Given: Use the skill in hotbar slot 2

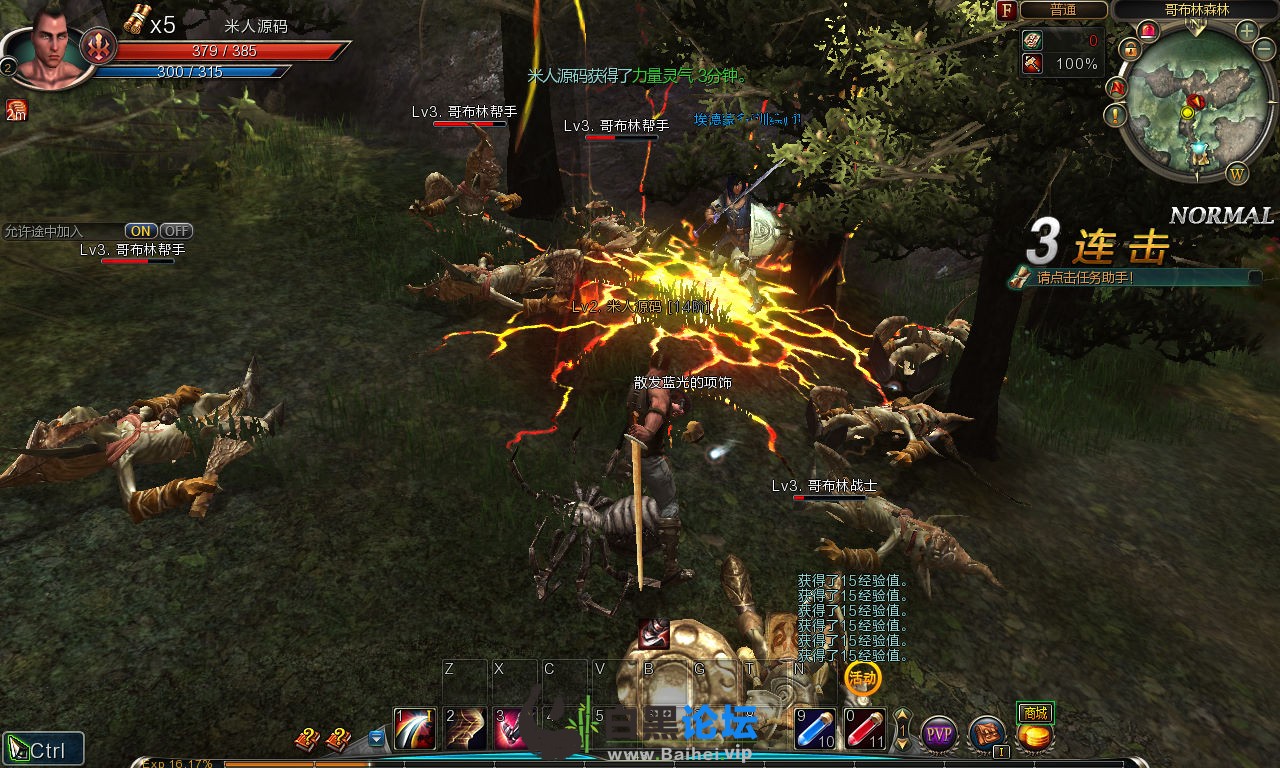Looking at the screenshot, I should pyautogui.click(x=465, y=729).
